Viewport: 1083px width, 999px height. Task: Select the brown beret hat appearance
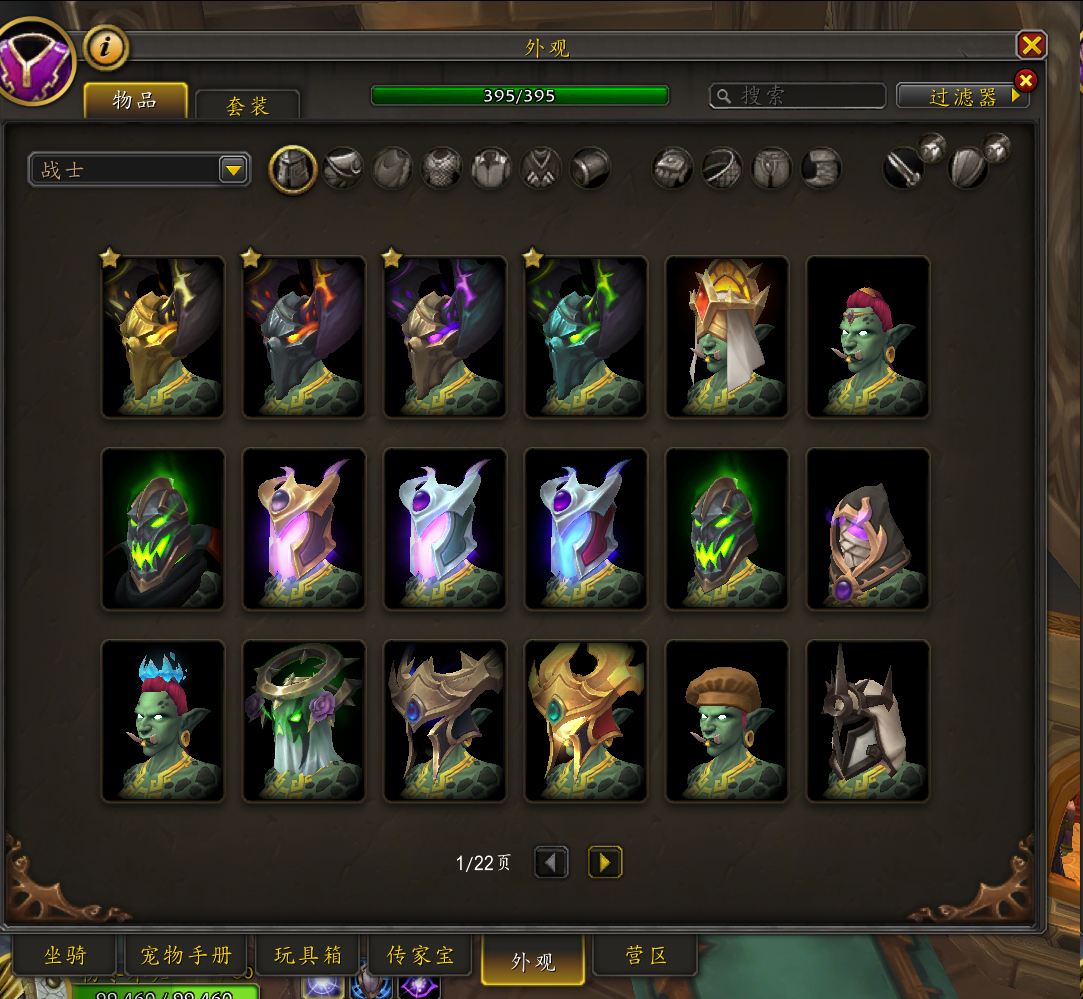click(727, 721)
